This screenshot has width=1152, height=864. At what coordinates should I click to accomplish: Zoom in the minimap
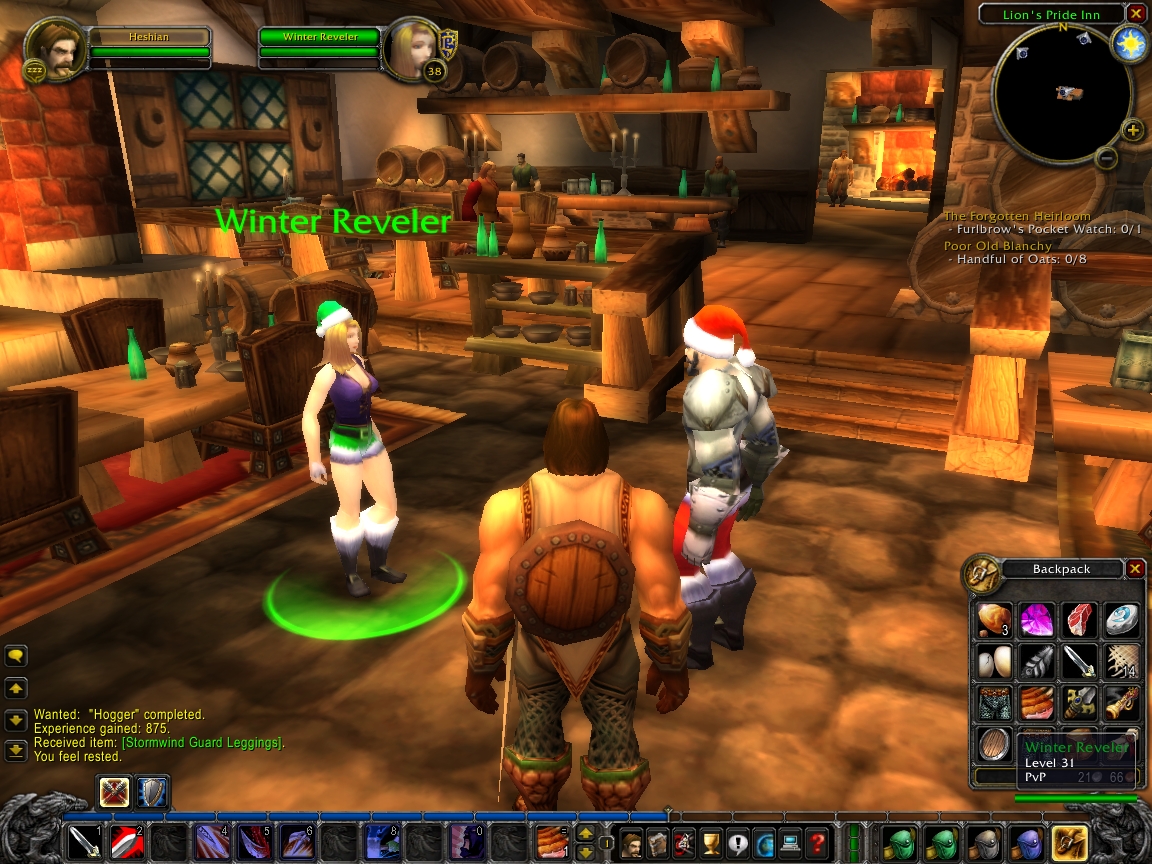click(1132, 130)
